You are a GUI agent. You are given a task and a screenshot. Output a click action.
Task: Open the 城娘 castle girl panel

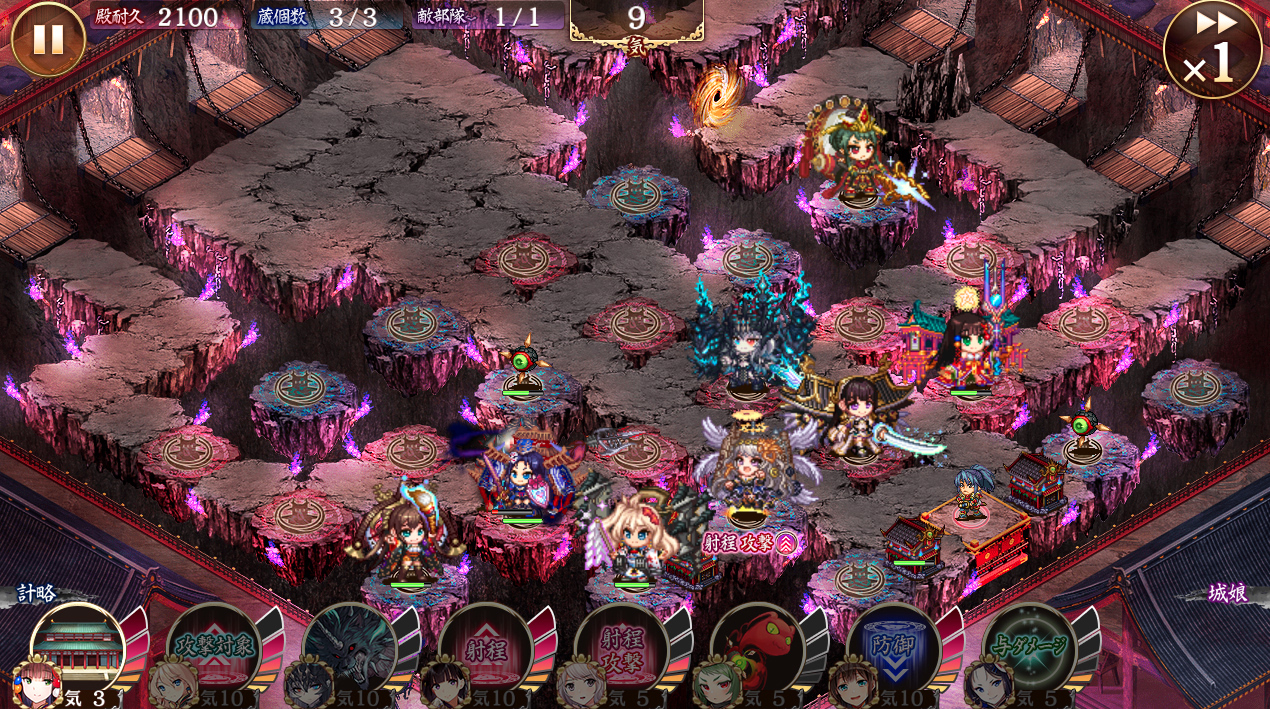coord(1226,594)
